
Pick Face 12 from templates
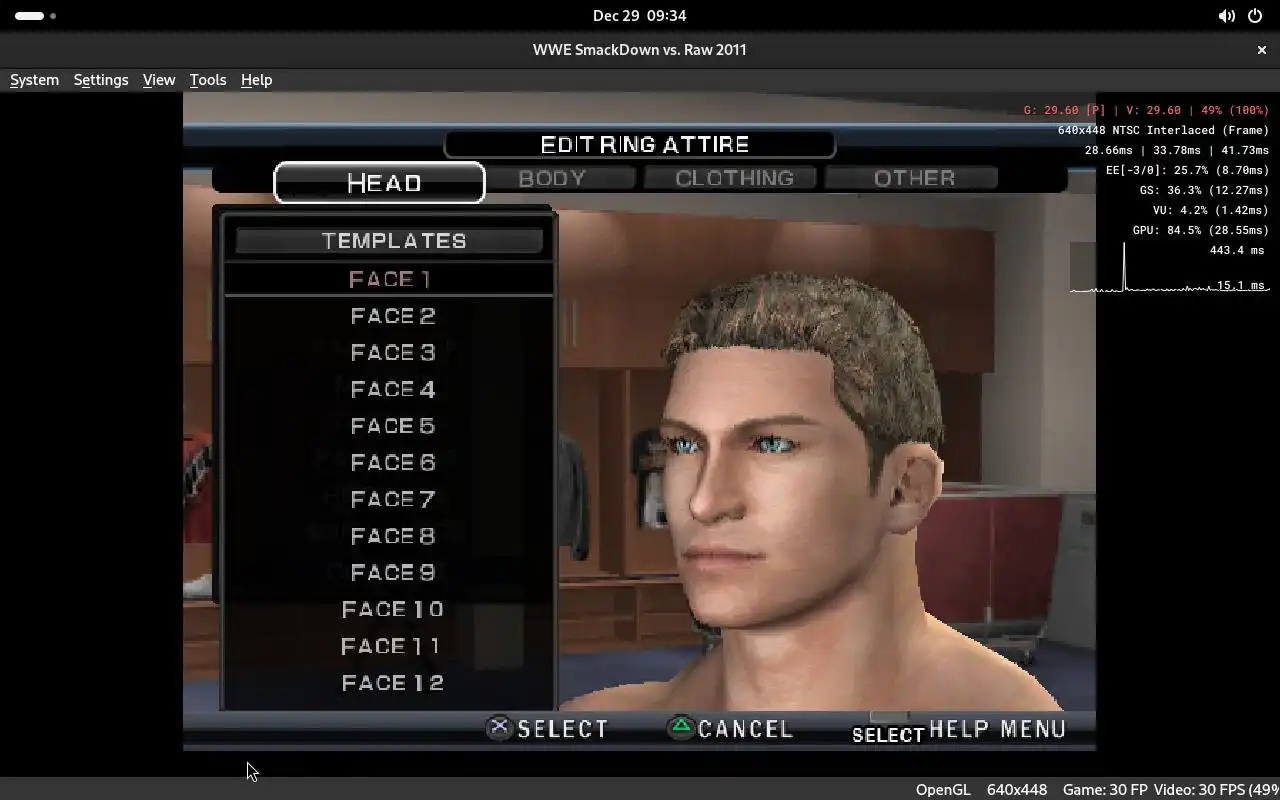392,683
